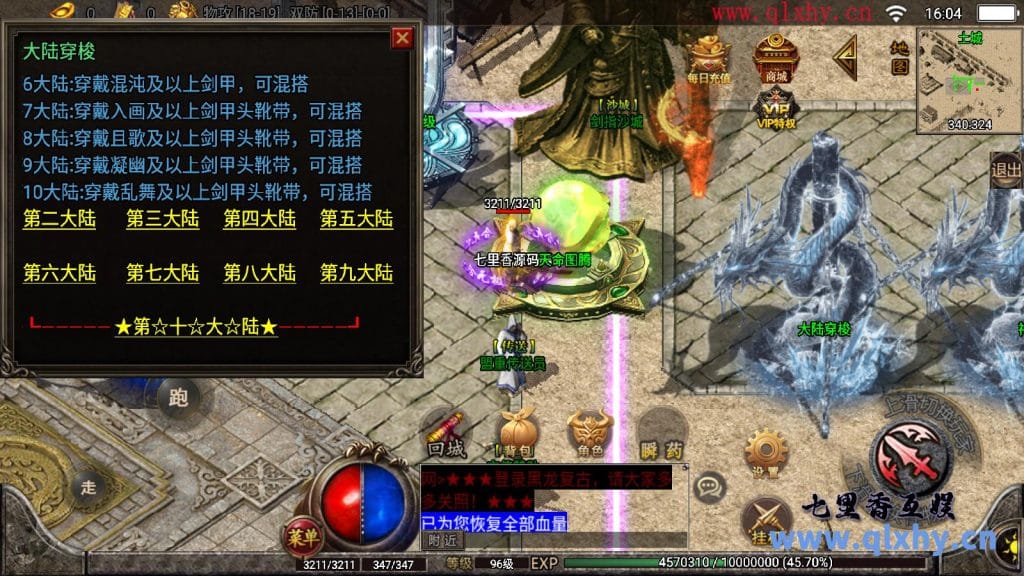Select 第四大陆 in the teleport list
The width and height of the screenshot is (1024, 576).
pyautogui.click(x=259, y=219)
